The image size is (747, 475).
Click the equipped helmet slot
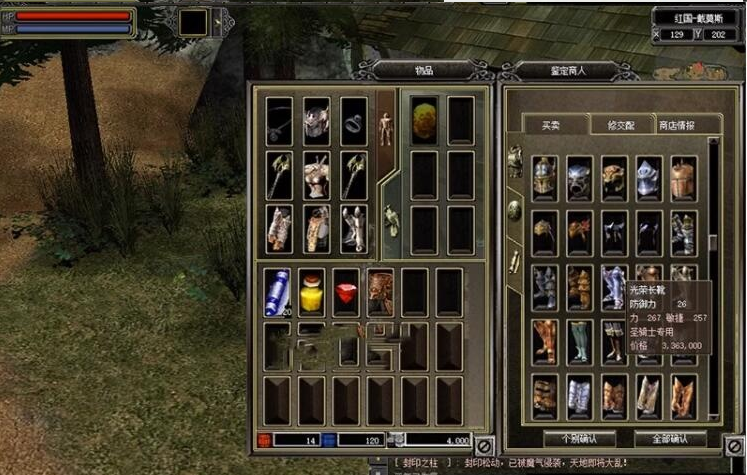tap(316, 120)
